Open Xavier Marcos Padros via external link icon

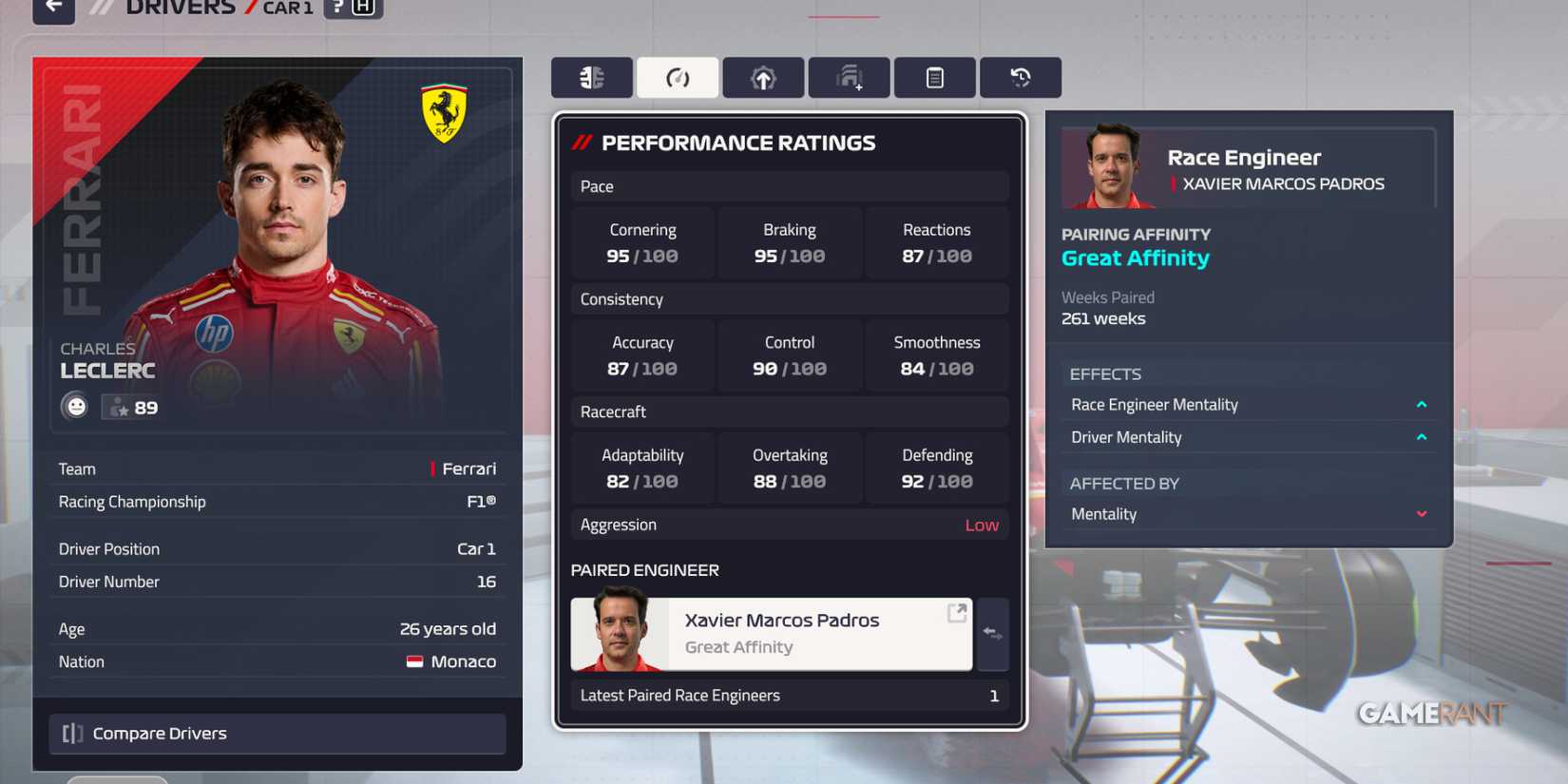955,613
